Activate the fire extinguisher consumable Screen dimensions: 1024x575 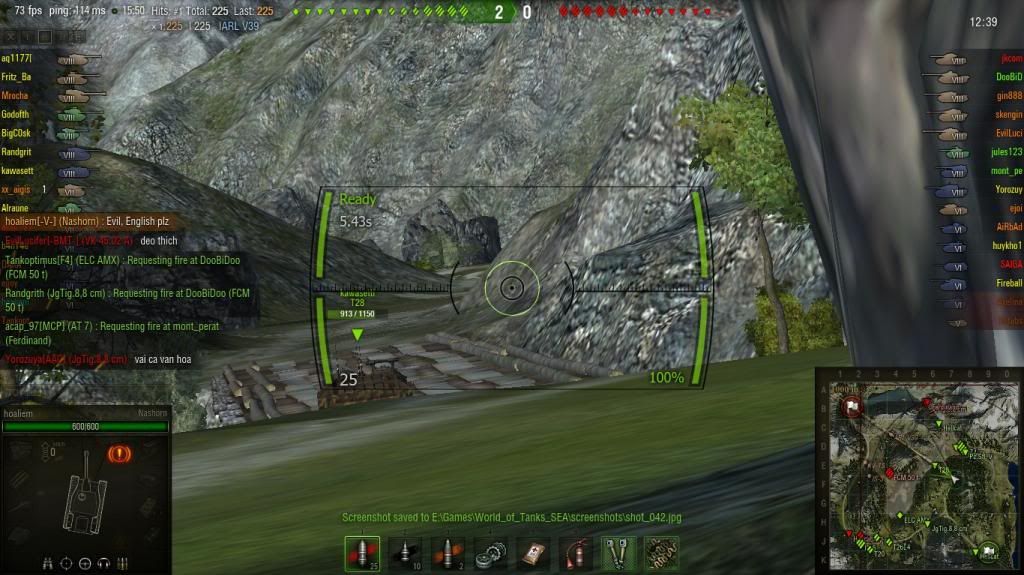(x=576, y=553)
